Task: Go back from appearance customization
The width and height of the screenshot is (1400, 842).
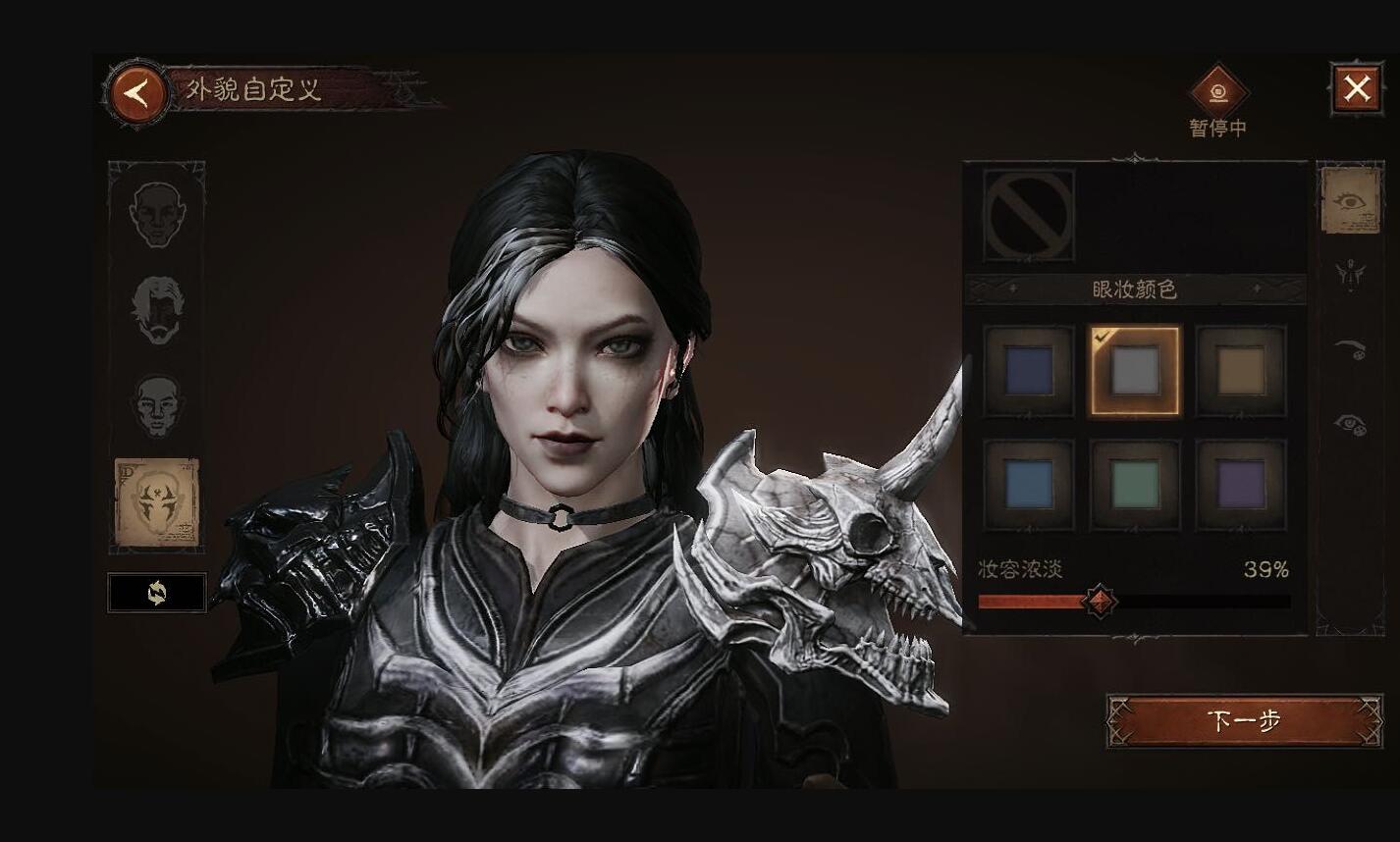Action: [137, 94]
